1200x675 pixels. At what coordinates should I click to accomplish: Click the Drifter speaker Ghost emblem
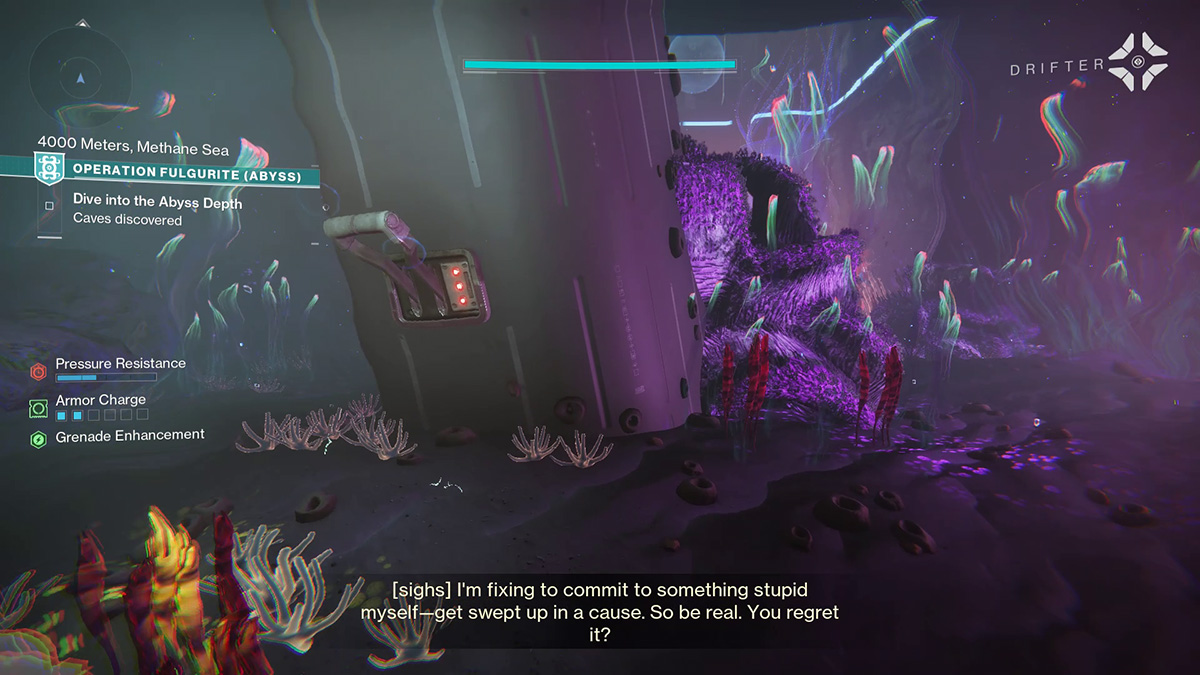click(x=1139, y=61)
